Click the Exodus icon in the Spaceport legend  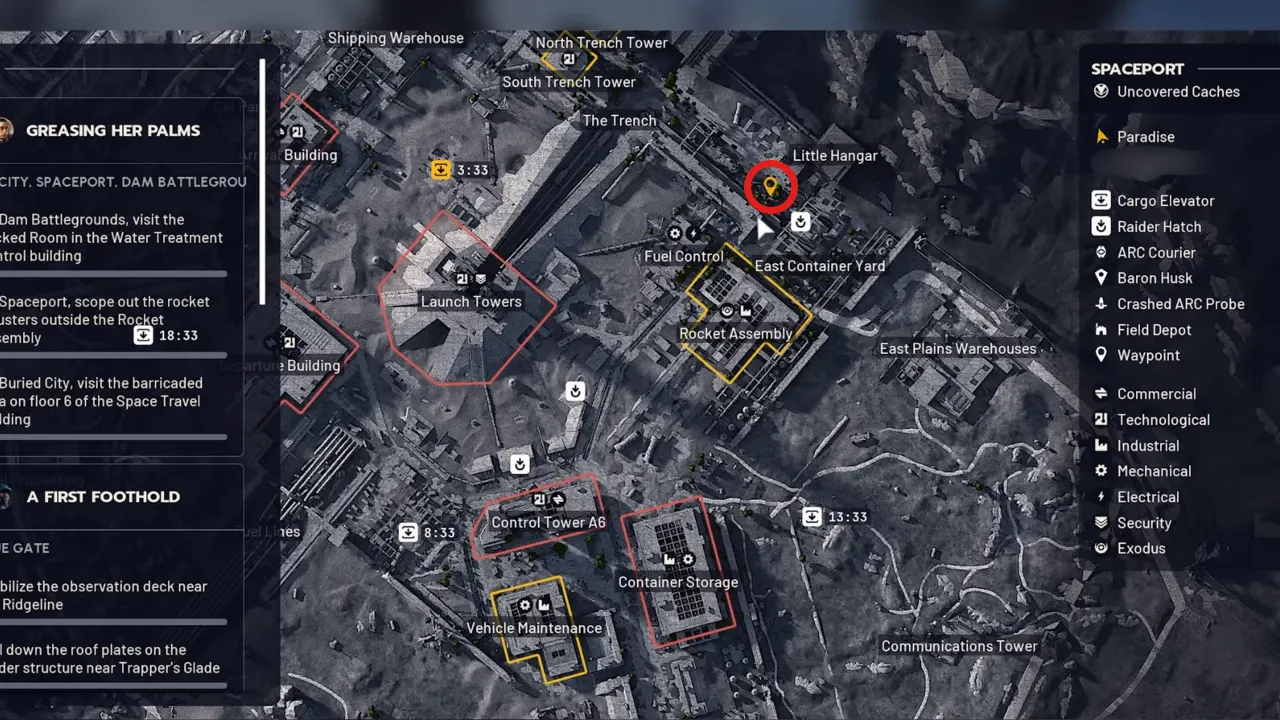click(1100, 548)
